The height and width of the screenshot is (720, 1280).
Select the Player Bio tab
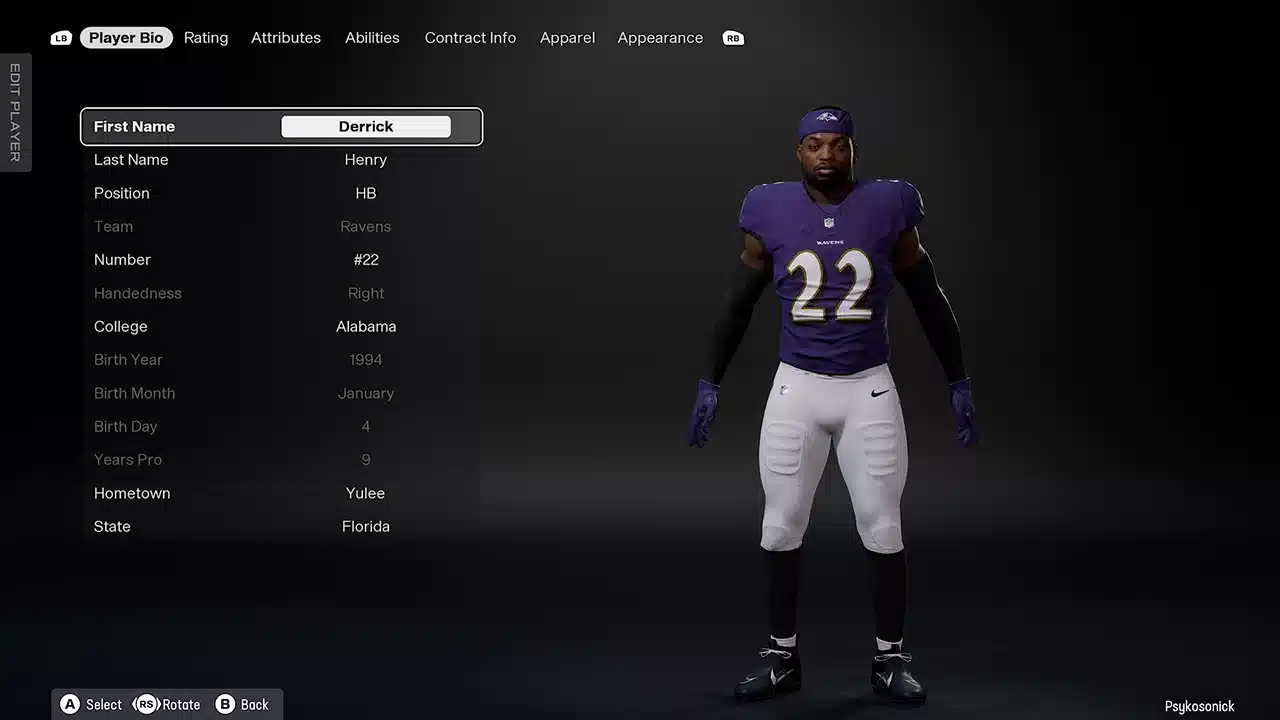[x=126, y=38]
